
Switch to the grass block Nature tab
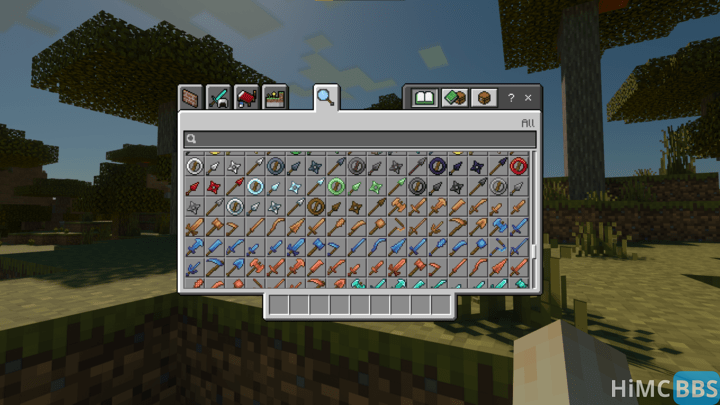pyautogui.click(x=274, y=98)
